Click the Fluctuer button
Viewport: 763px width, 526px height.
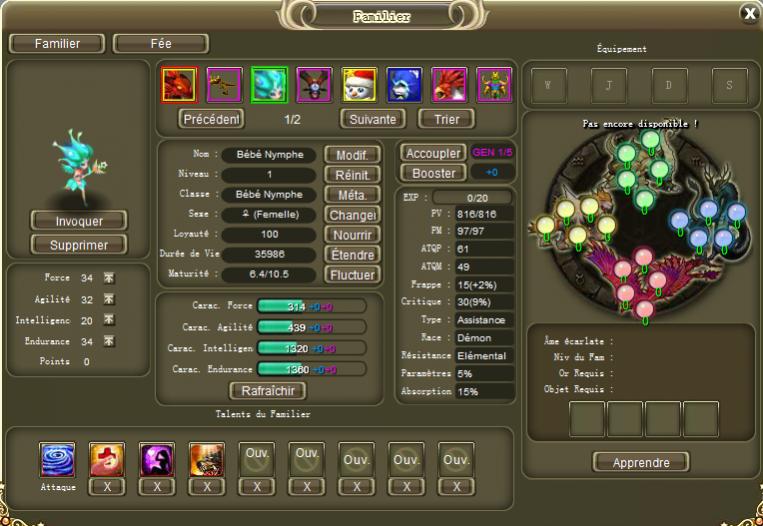tap(353, 275)
